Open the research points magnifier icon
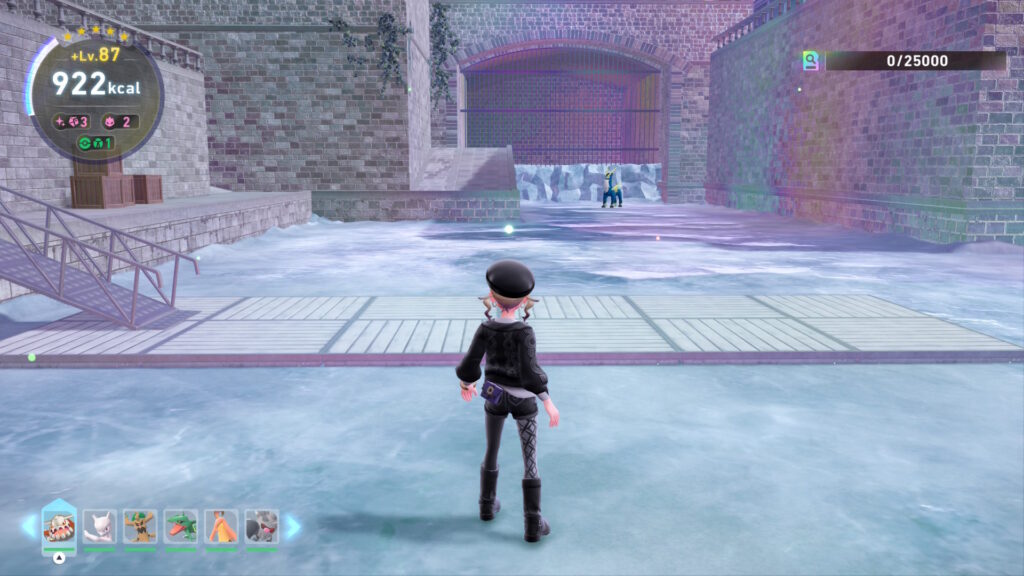This screenshot has width=1024, height=576. [x=811, y=61]
